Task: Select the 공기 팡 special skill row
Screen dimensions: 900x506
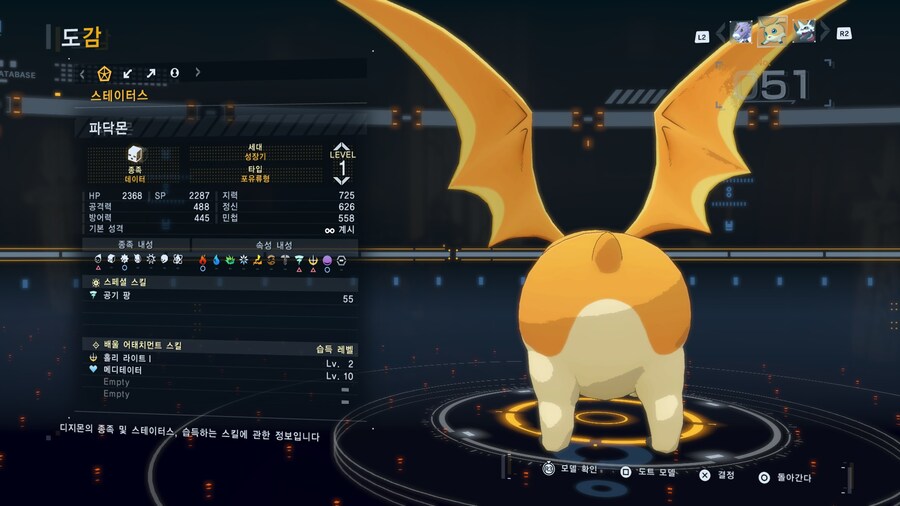Action: point(220,298)
